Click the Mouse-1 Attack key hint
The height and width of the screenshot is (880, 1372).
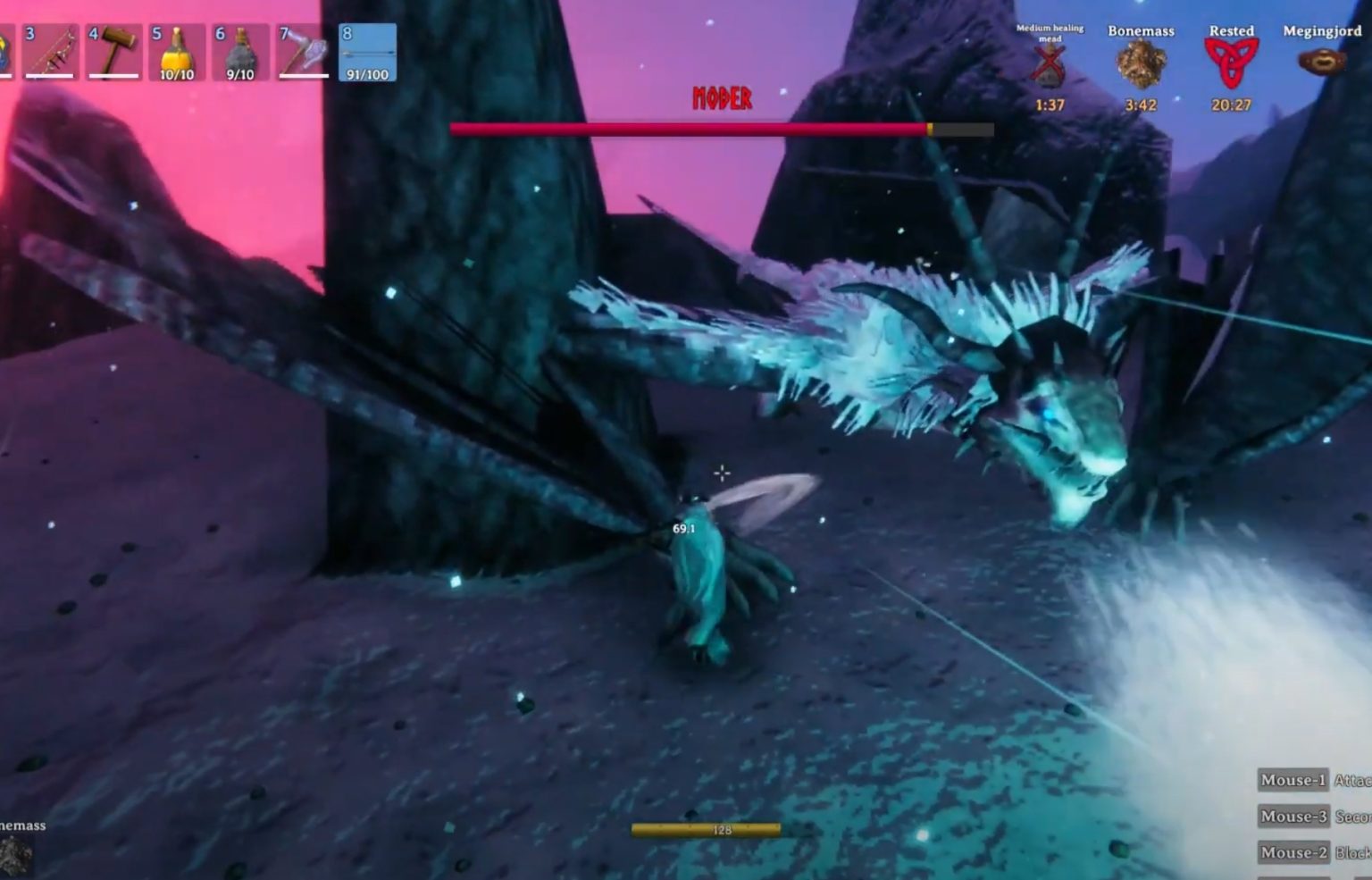click(x=1293, y=779)
